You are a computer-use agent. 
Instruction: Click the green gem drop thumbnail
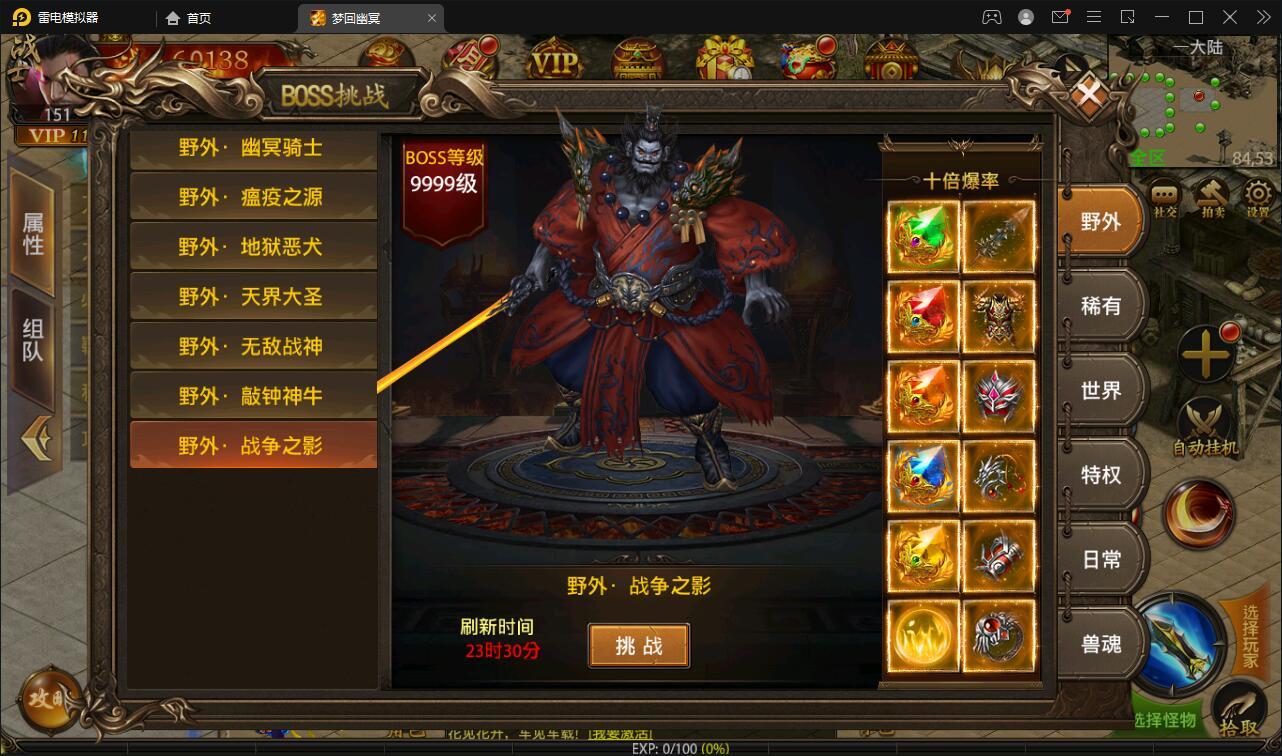[922, 236]
